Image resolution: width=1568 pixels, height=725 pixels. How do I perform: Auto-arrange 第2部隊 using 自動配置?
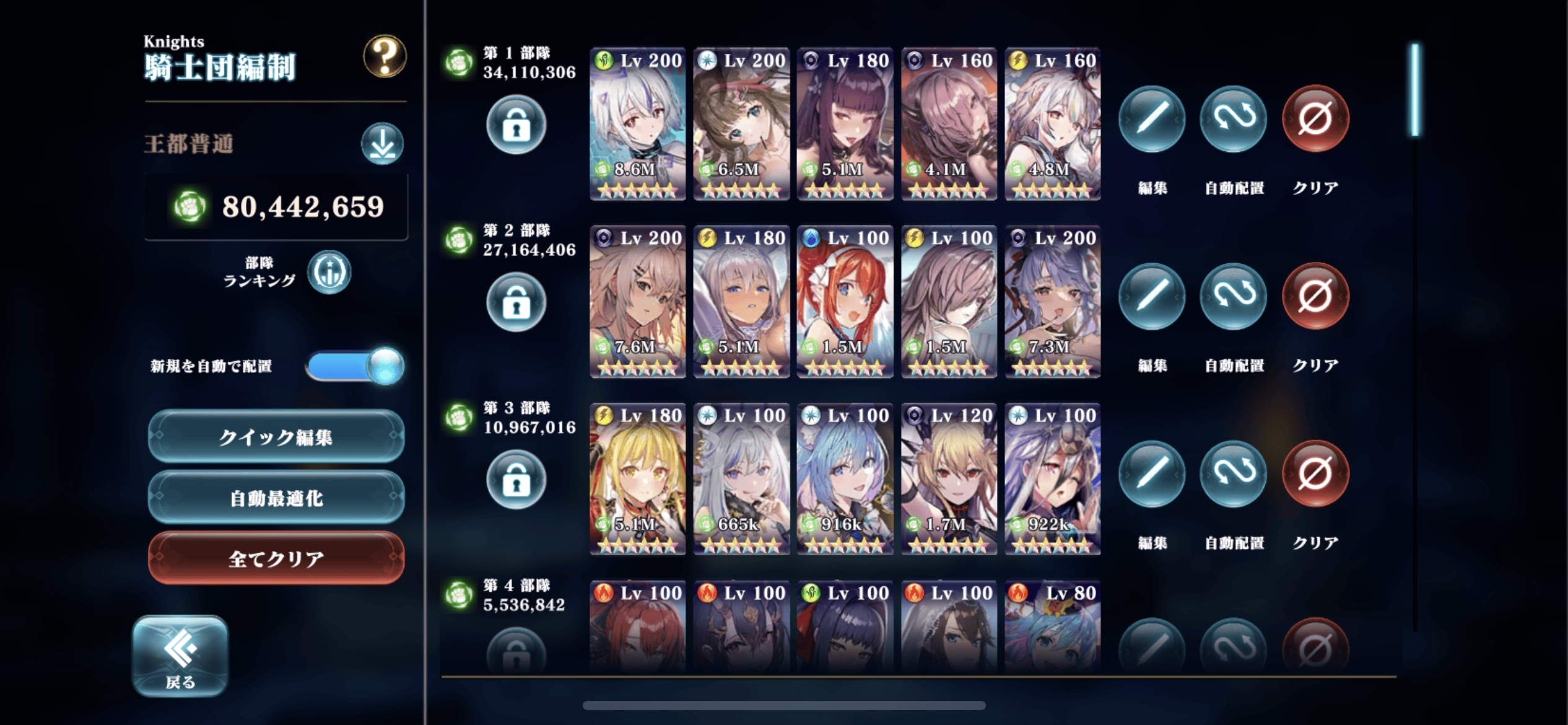click(x=1233, y=297)
